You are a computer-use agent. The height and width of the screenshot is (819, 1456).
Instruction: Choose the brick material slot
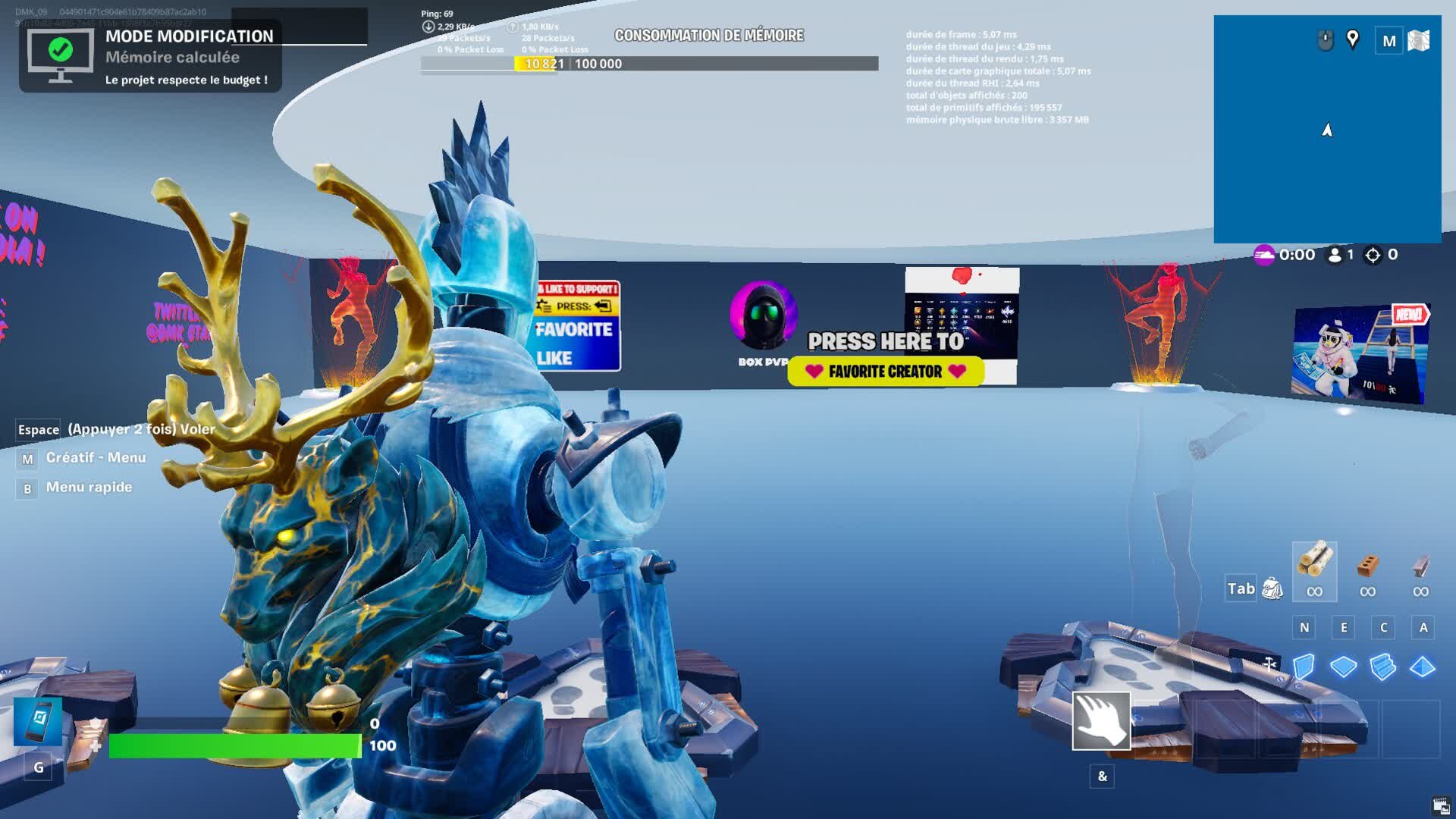tap(1367, 566)
